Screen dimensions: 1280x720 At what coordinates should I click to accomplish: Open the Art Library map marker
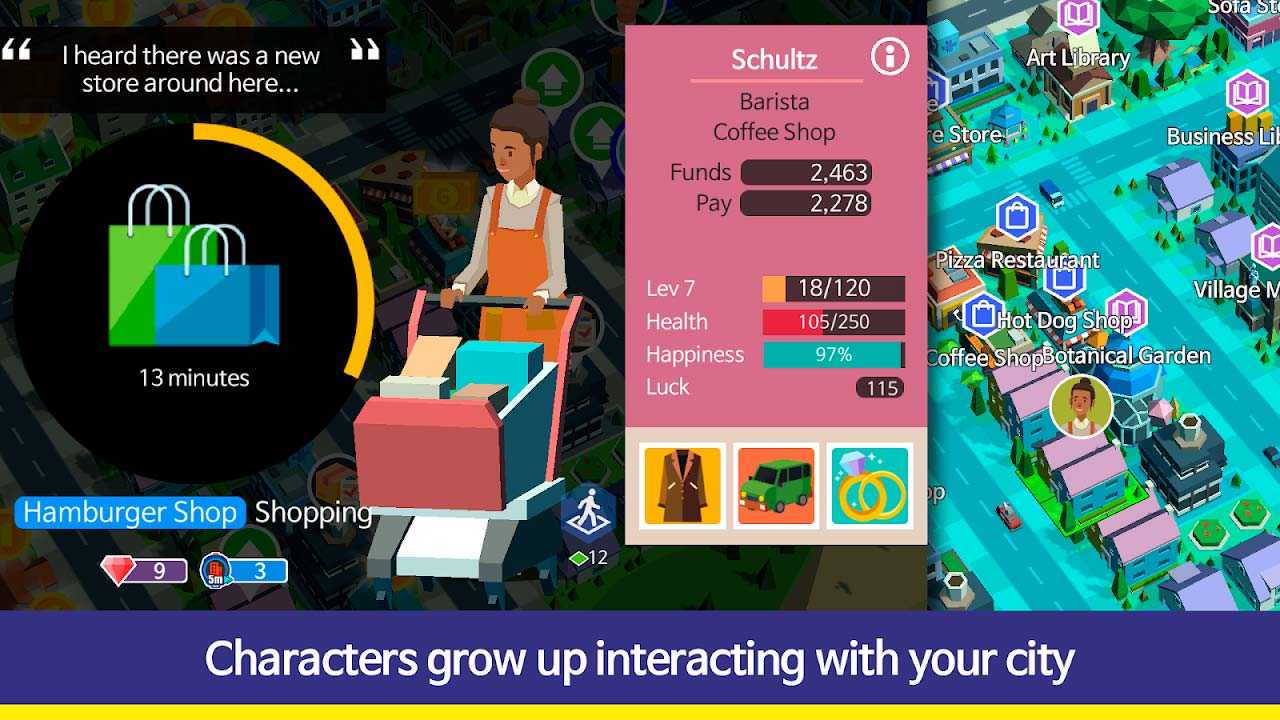[x=1077, y=17]
